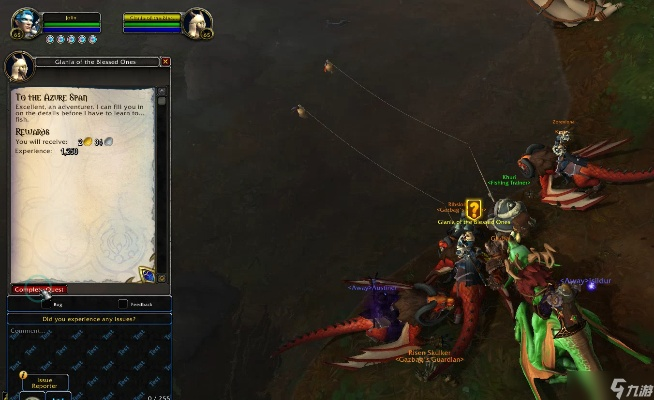Click the Complete Quest button

point(38,290)
